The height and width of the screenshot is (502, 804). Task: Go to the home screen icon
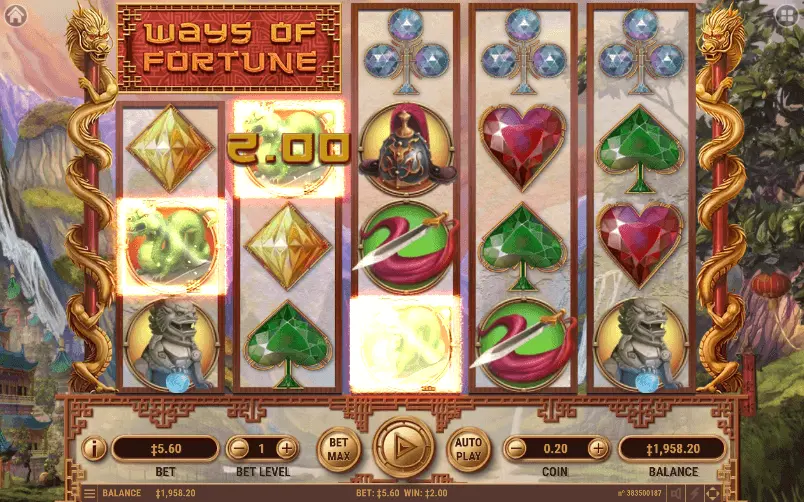(x=14, y=14)
